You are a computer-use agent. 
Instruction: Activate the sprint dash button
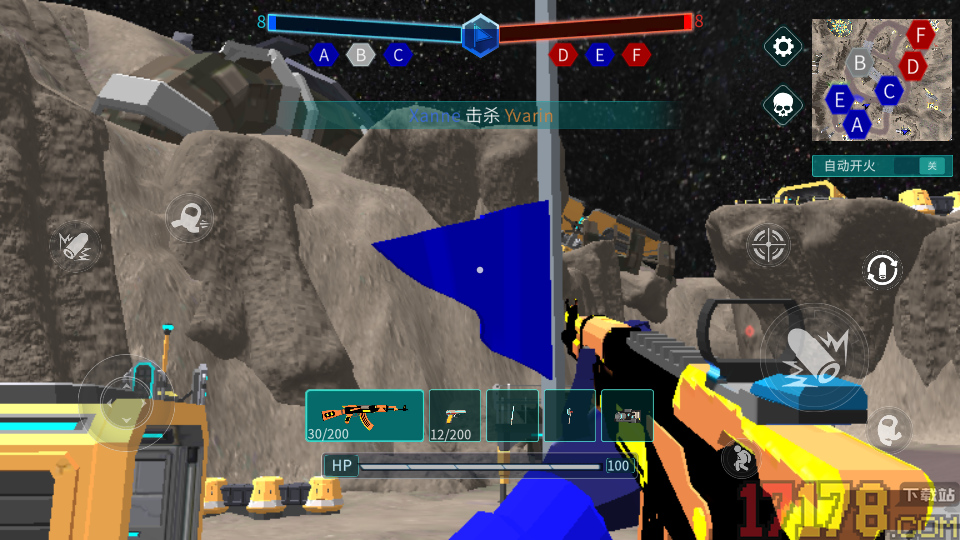tap(188, 217)
